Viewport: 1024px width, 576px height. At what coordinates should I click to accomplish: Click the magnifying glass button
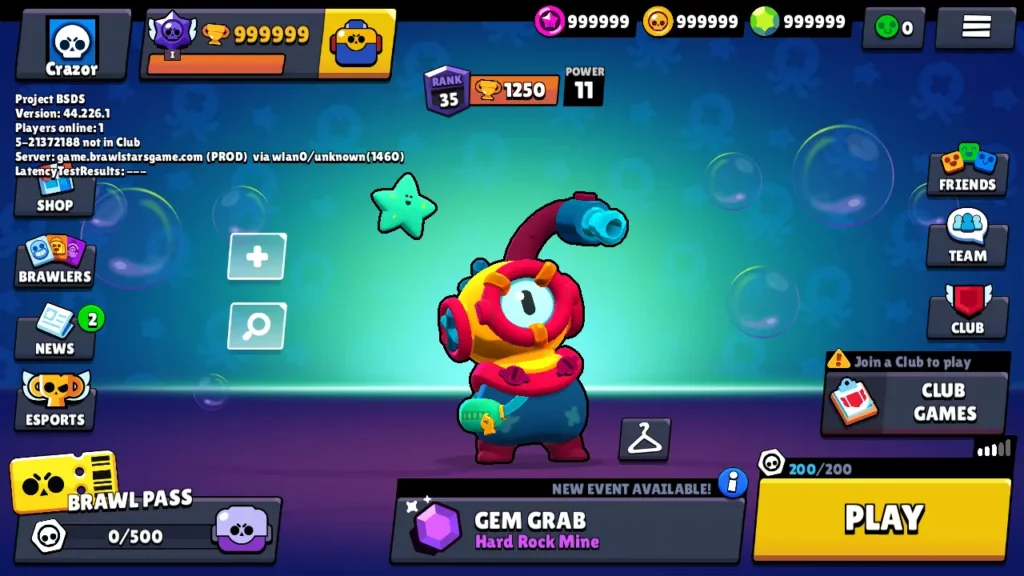(257, 326)
